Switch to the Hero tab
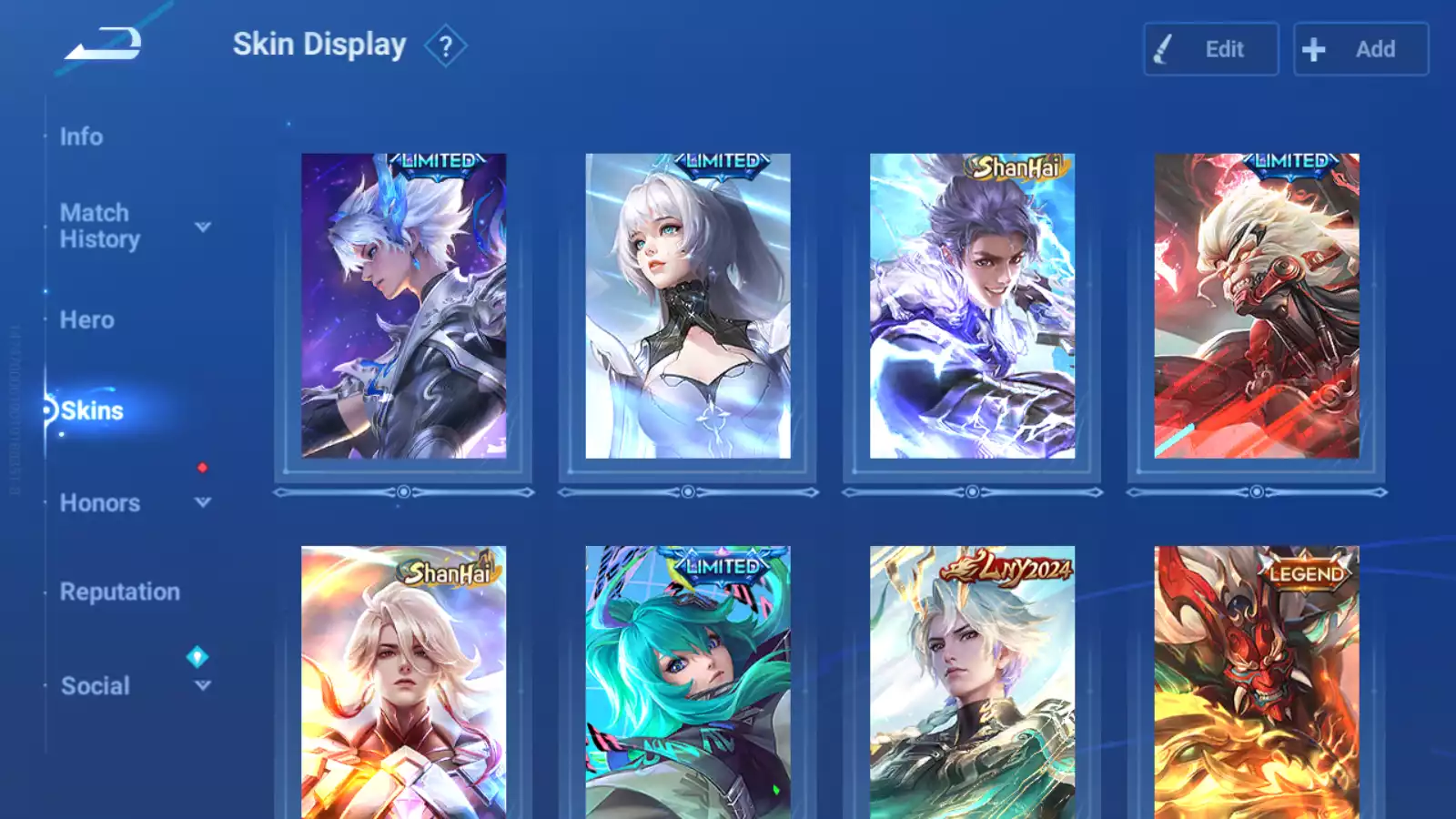 87,320
